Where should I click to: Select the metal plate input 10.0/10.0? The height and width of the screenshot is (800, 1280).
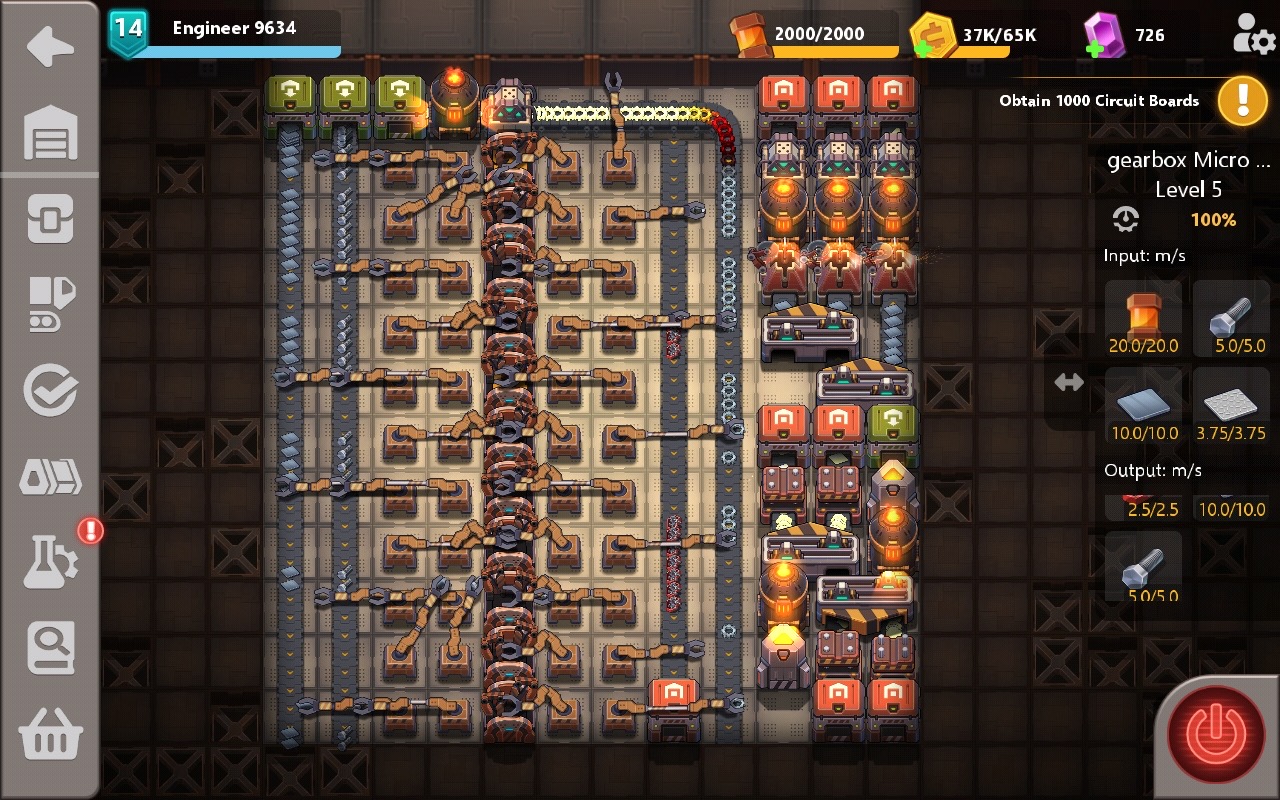(1144, 405)
